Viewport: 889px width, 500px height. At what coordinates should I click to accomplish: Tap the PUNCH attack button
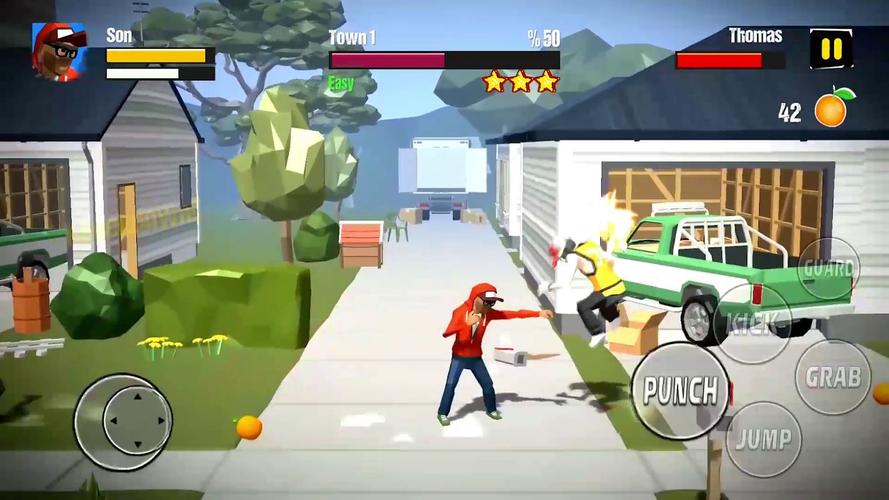(681, 391)
